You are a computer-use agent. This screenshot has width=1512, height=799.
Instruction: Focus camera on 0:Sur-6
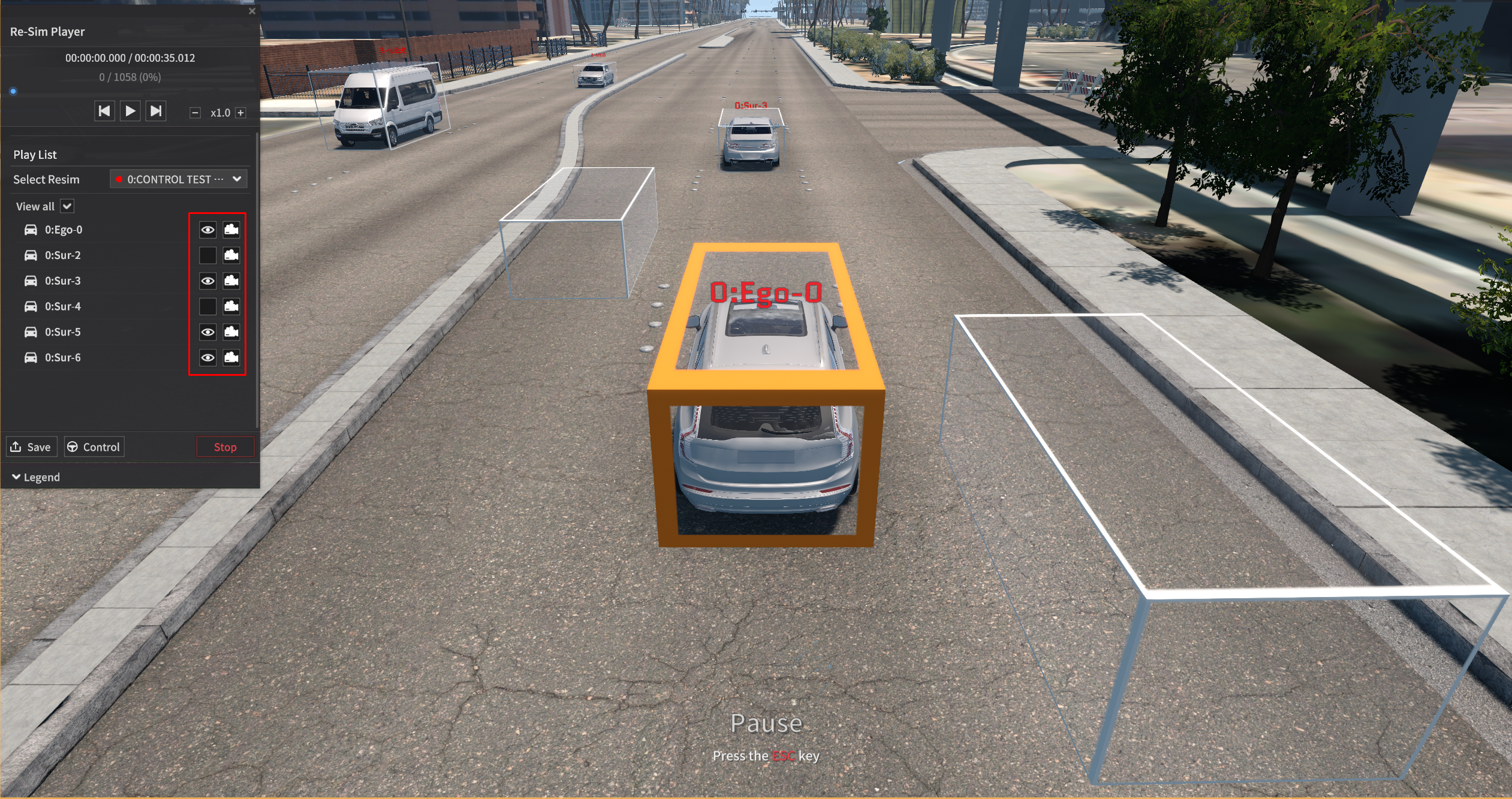(x=231, y=358)
